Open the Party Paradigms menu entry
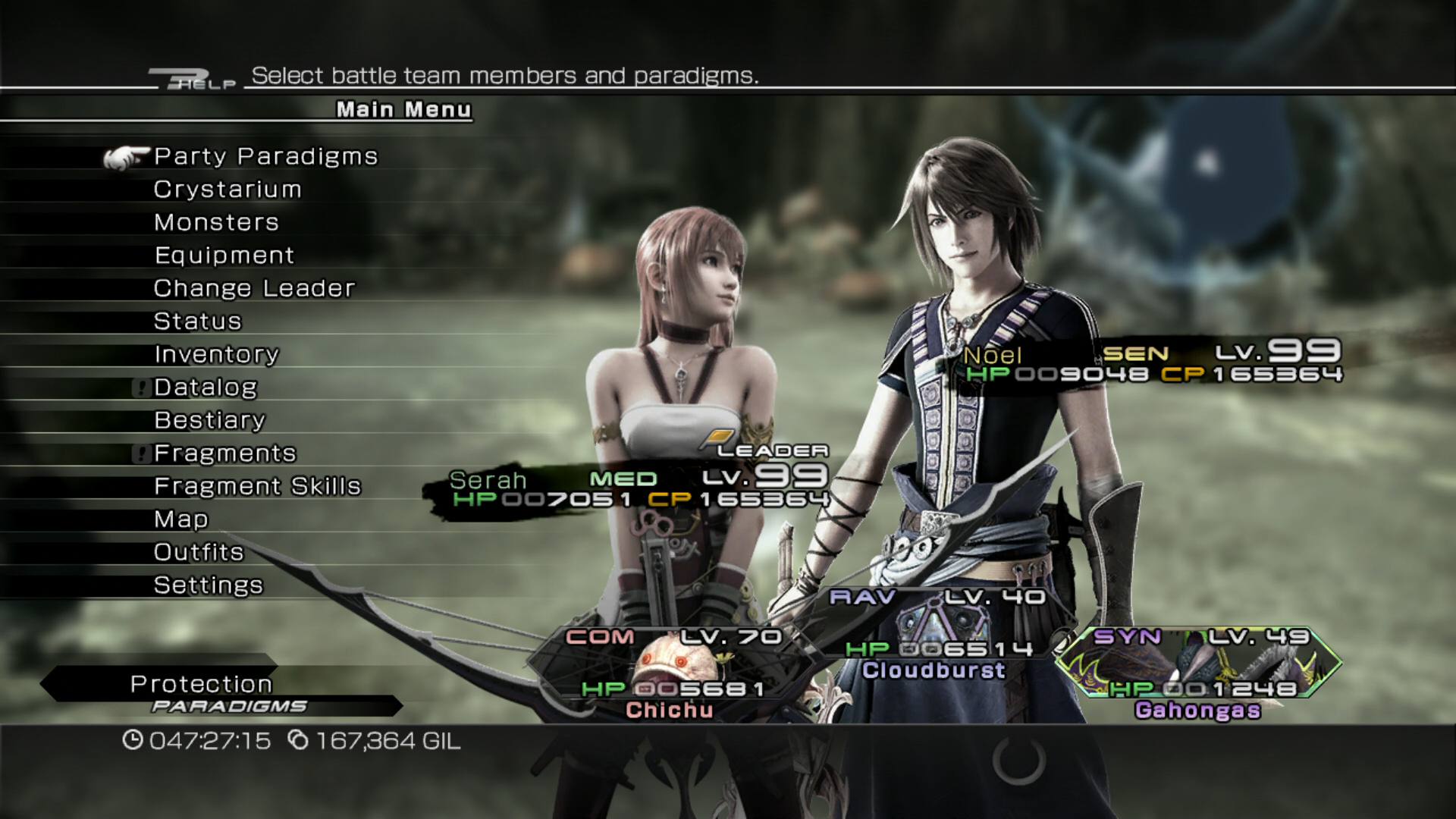The width and height of the screenshot is (1456, 819). click(265, 157)
